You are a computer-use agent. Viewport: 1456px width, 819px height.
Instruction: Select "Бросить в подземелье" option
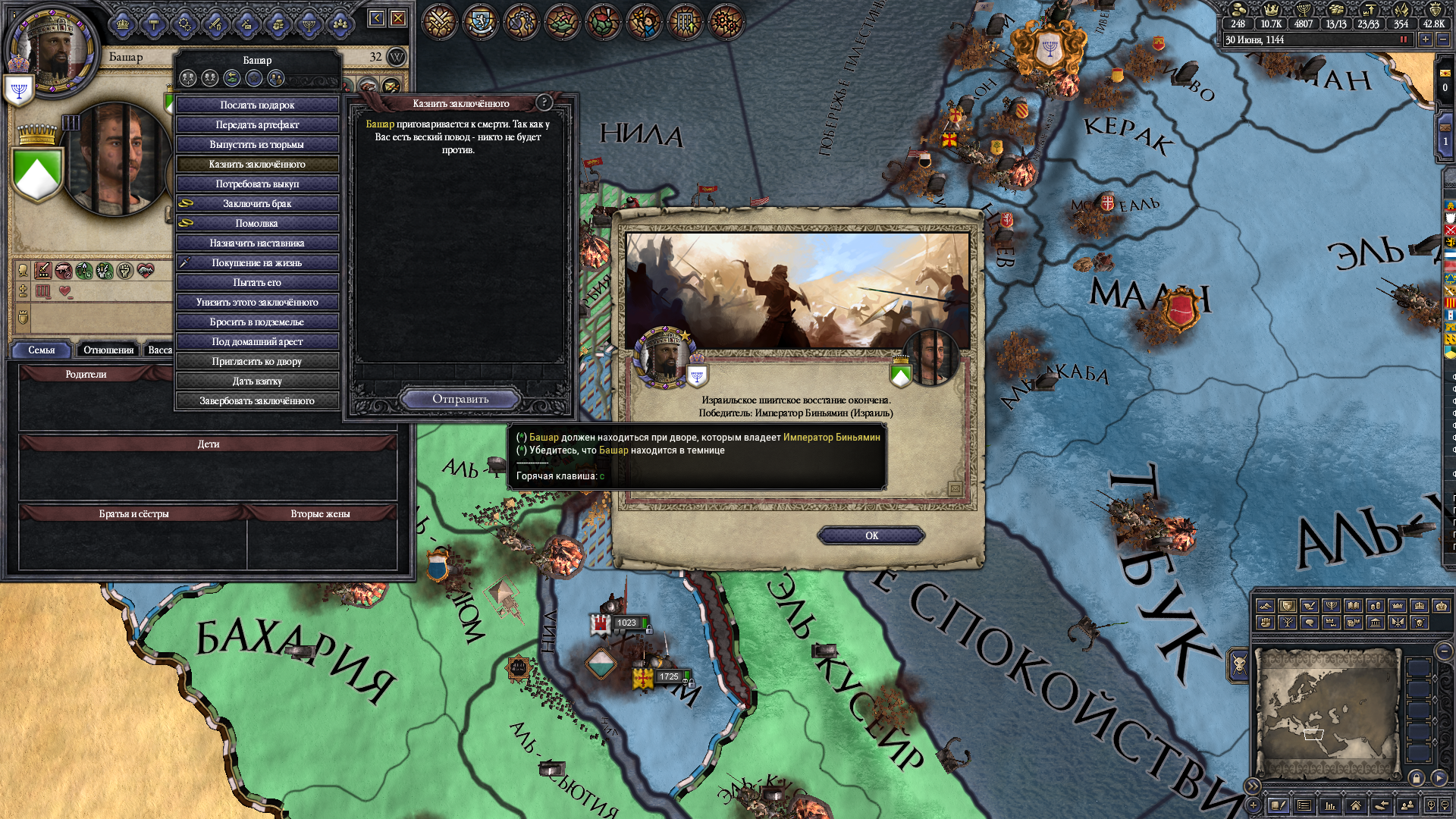pyautogui.click(x=257, y=322)
